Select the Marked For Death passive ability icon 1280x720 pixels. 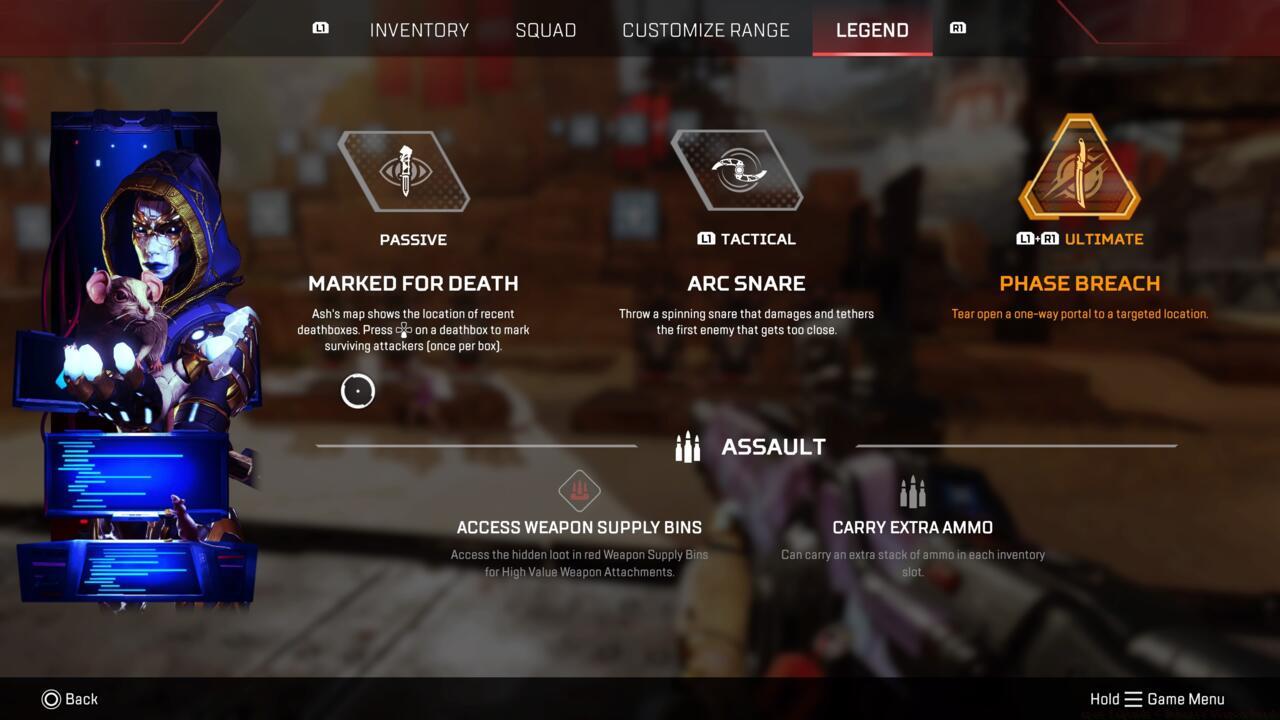coord(405,172)
